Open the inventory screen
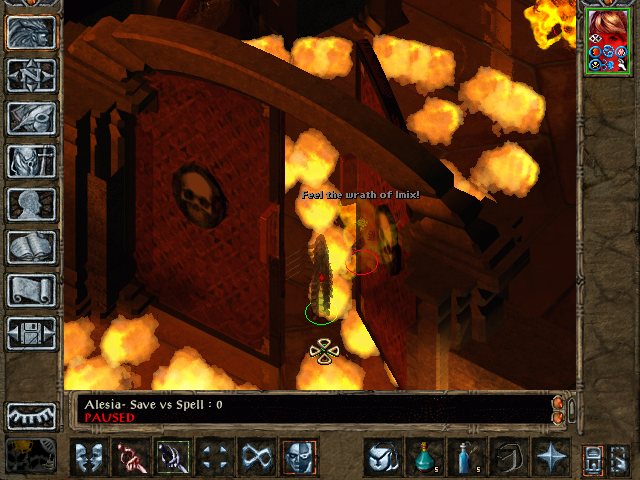640x480 pixels. (x=31, y=160)
